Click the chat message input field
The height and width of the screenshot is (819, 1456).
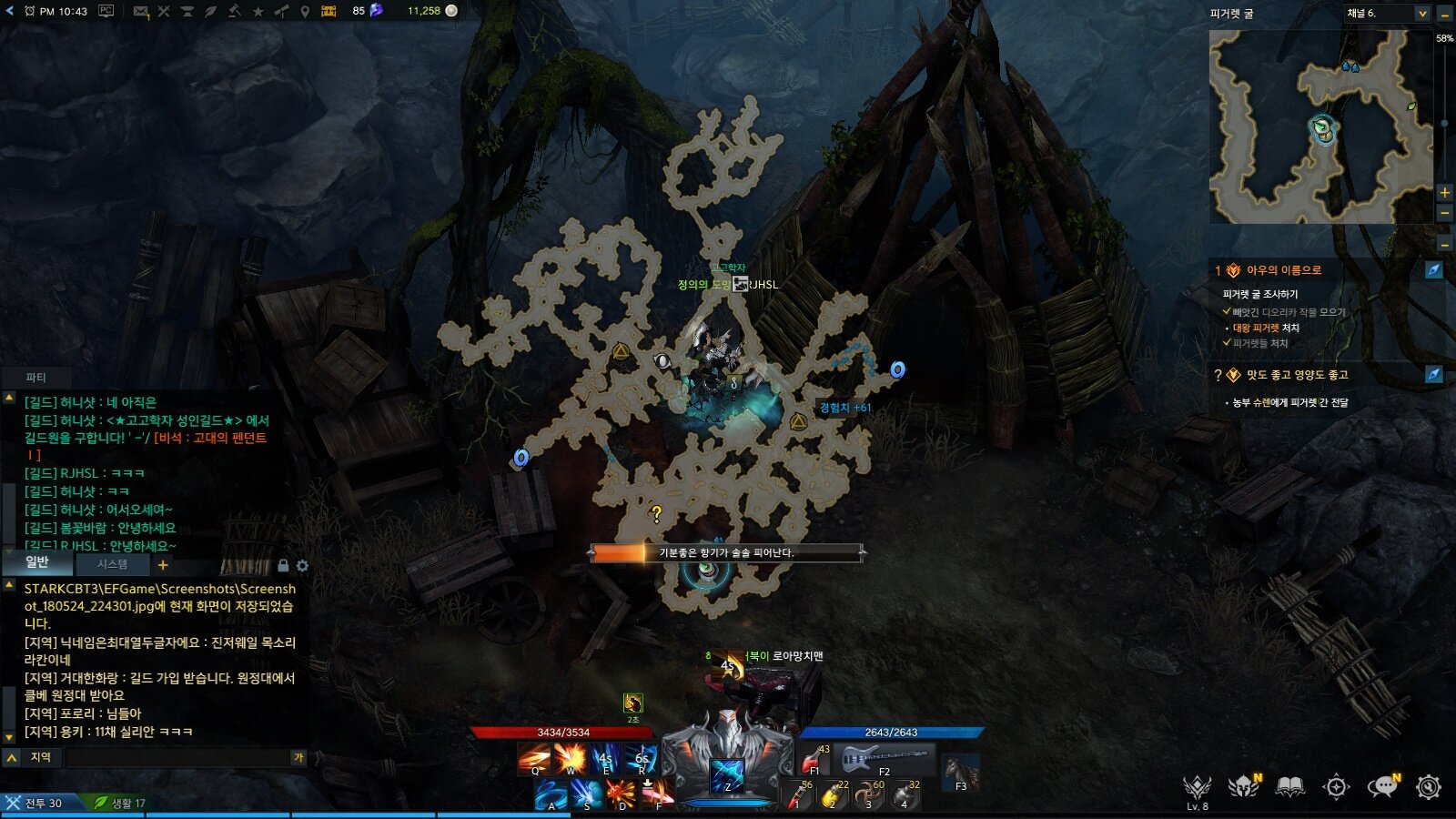[177, 757]
